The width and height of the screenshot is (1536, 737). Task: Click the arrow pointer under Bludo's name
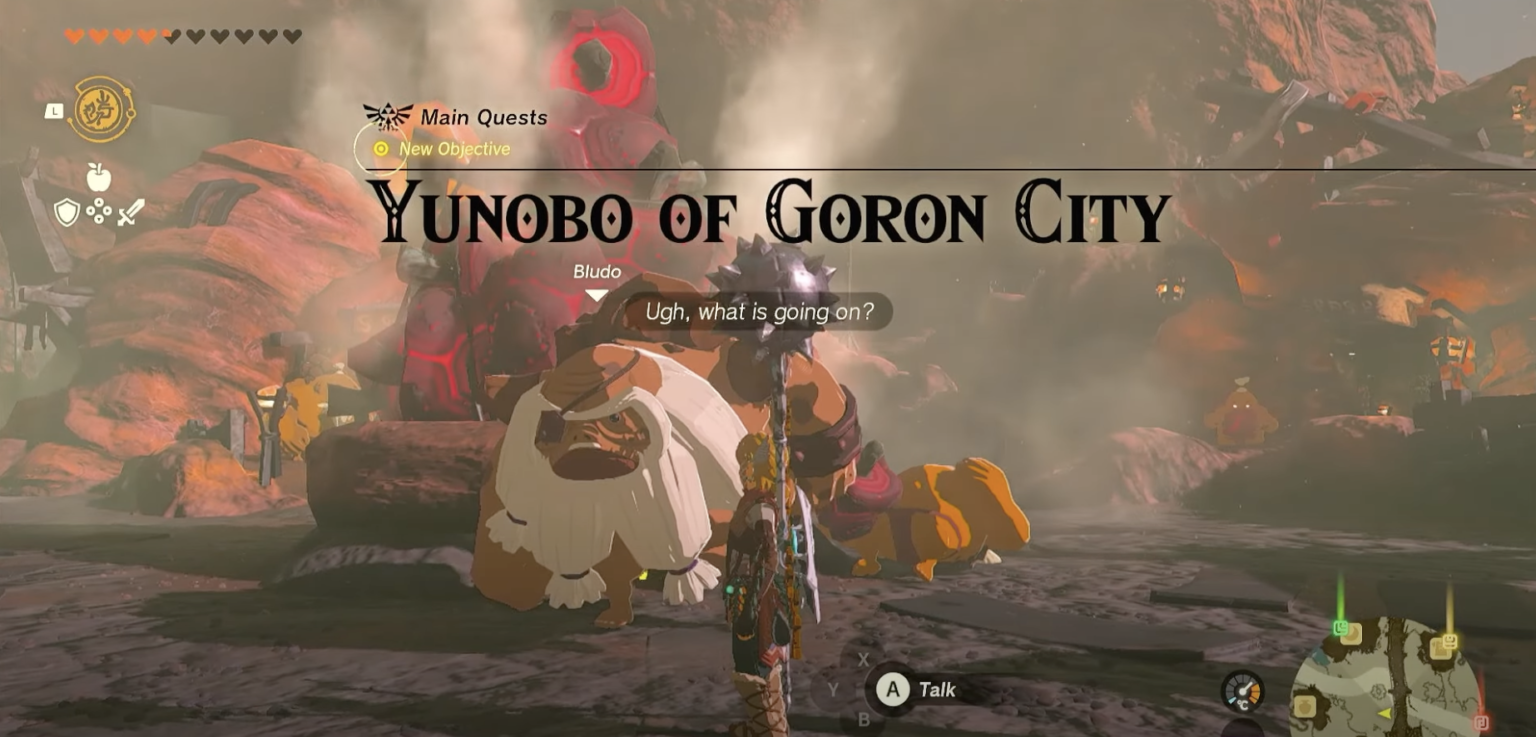[595, 293]
